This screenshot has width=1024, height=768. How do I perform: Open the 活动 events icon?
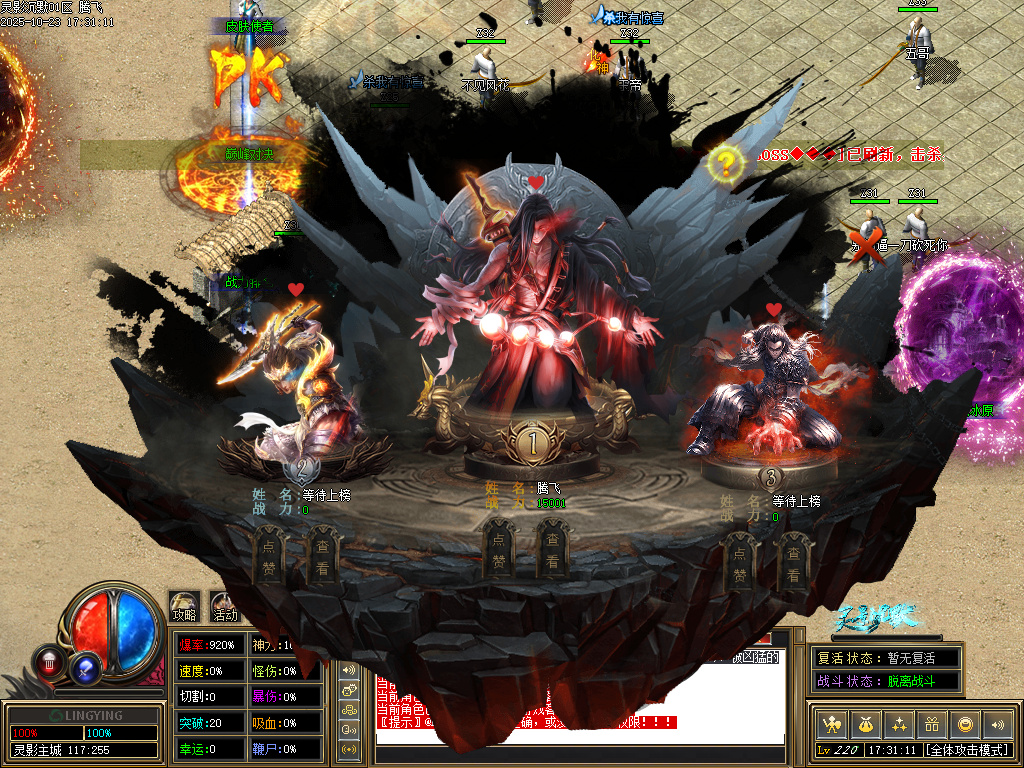[x=225, y=606]
